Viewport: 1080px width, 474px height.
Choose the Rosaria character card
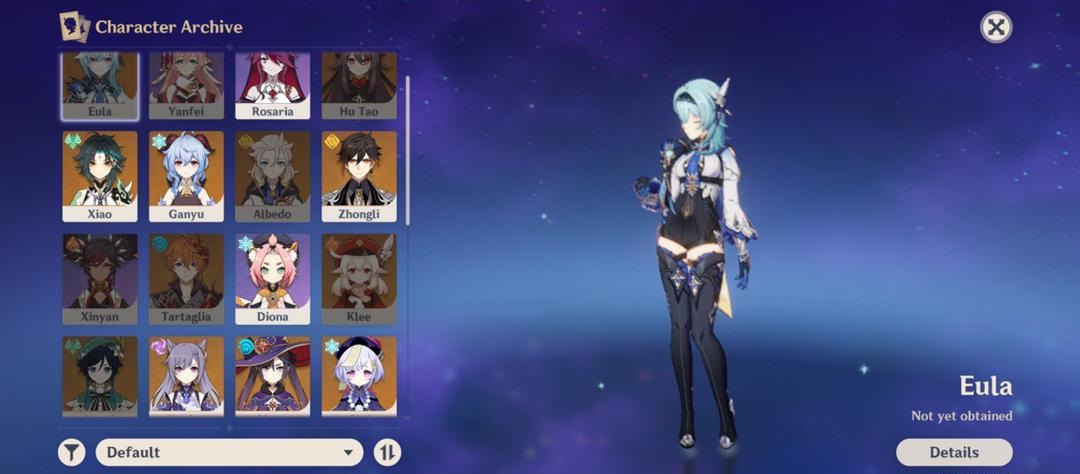(x=273, y=86)
